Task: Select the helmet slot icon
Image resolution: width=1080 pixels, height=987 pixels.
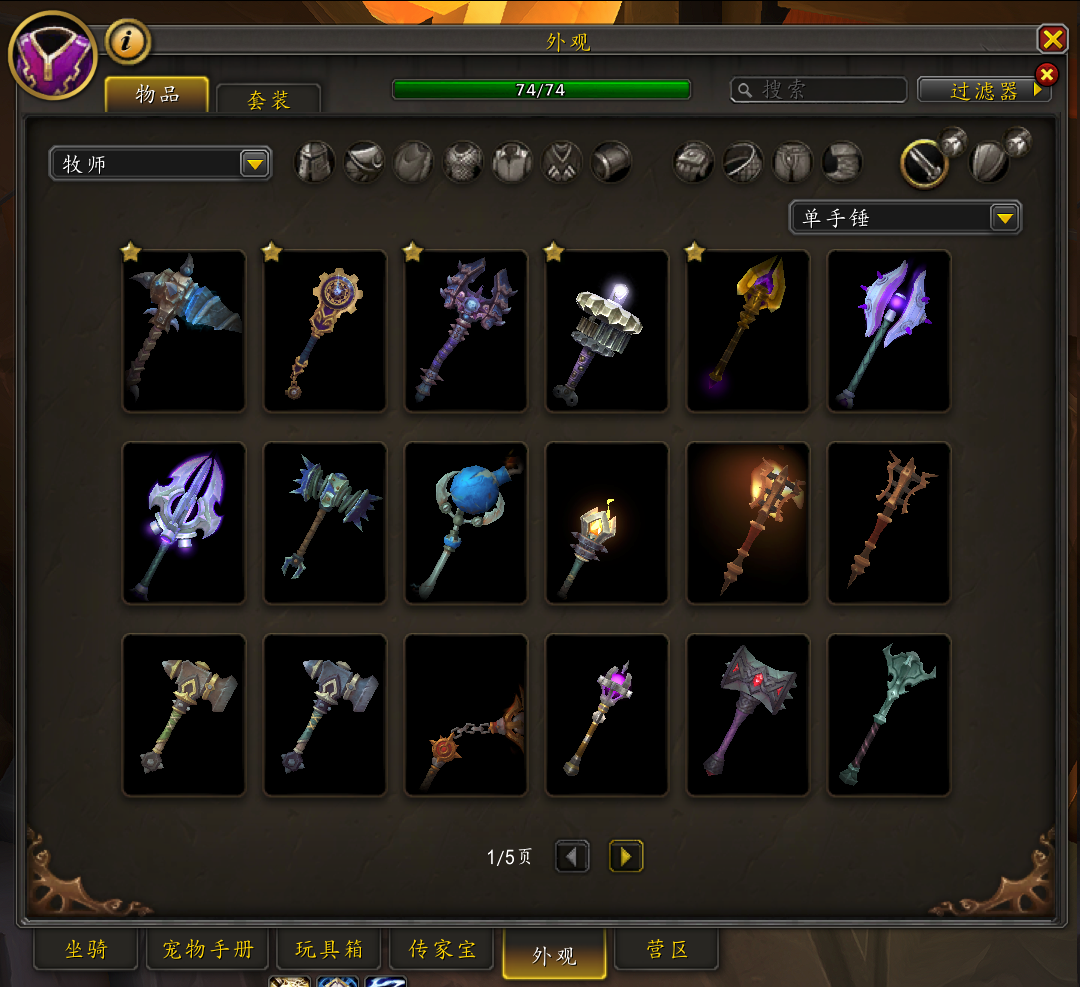Action: [x=315, y=162]
